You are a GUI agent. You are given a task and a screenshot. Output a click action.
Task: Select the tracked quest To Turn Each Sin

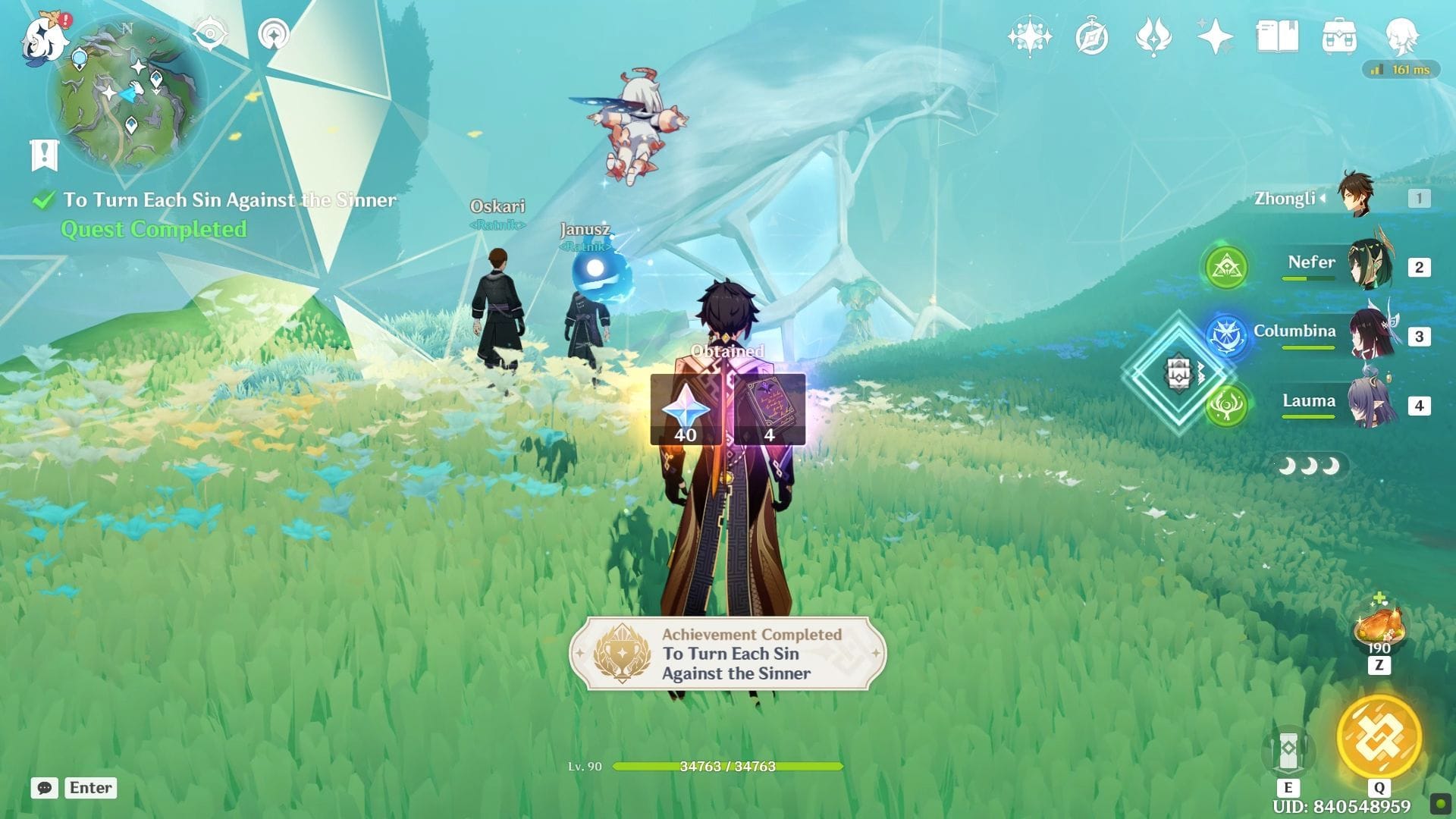(229, 200)
